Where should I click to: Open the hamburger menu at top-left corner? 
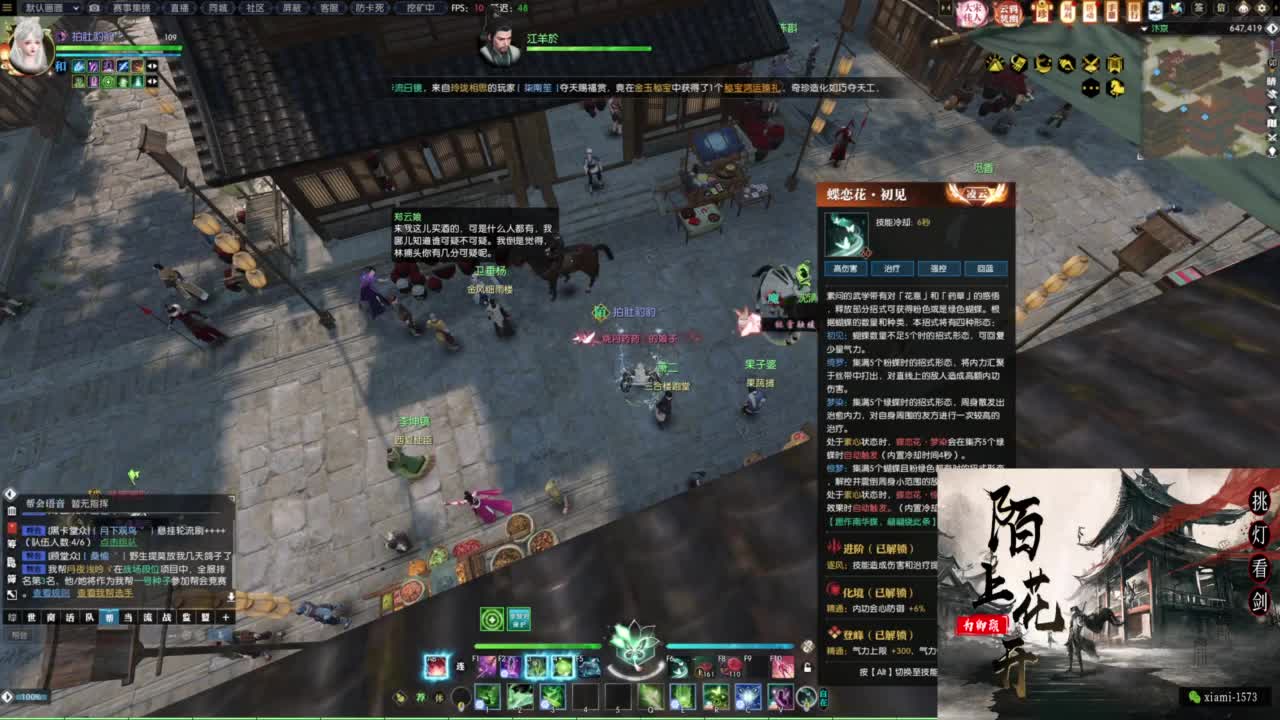point(8,8)
